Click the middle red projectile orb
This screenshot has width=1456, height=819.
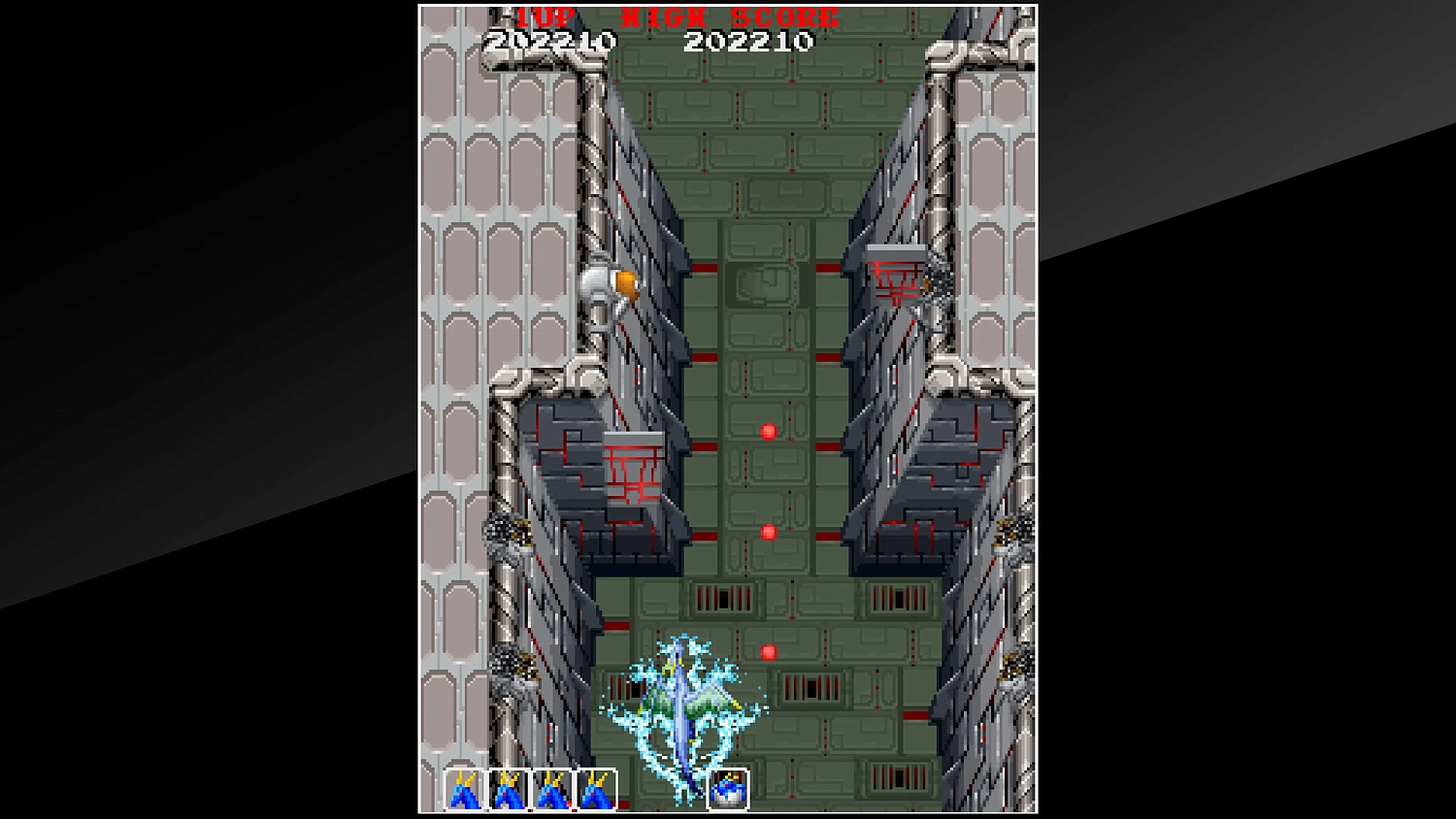(770, 531)
